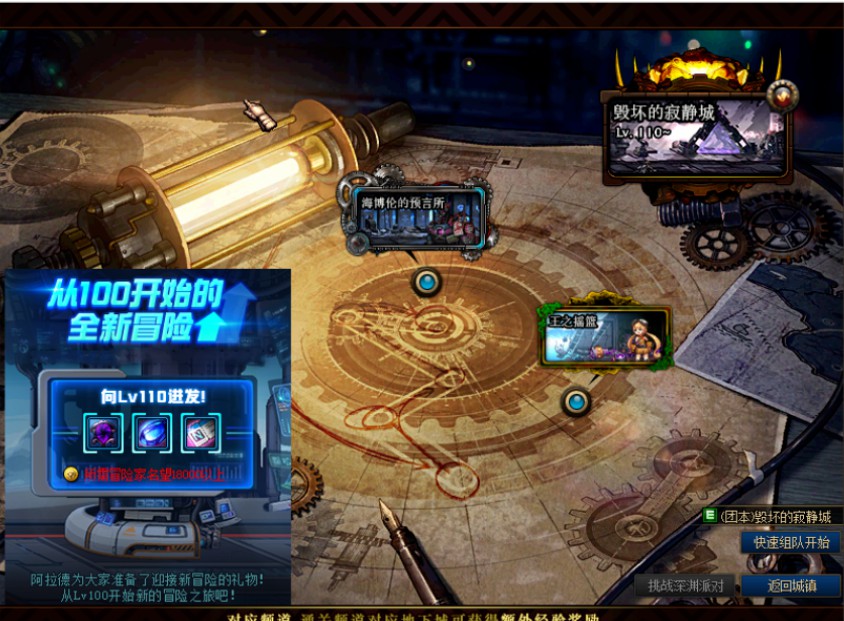Click the round emblem on 毁坏的寂静城 card
The width and height of the screenshot is (844, 621).
point(782,95)
